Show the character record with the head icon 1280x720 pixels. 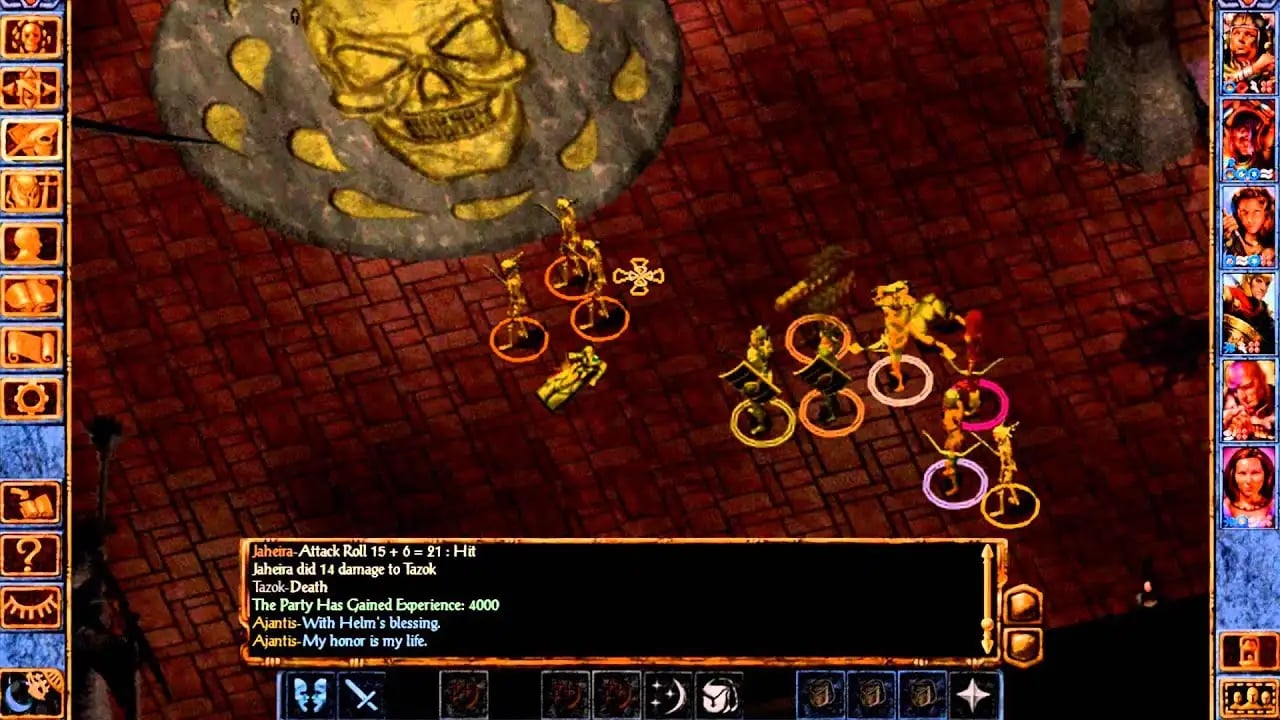32,244
